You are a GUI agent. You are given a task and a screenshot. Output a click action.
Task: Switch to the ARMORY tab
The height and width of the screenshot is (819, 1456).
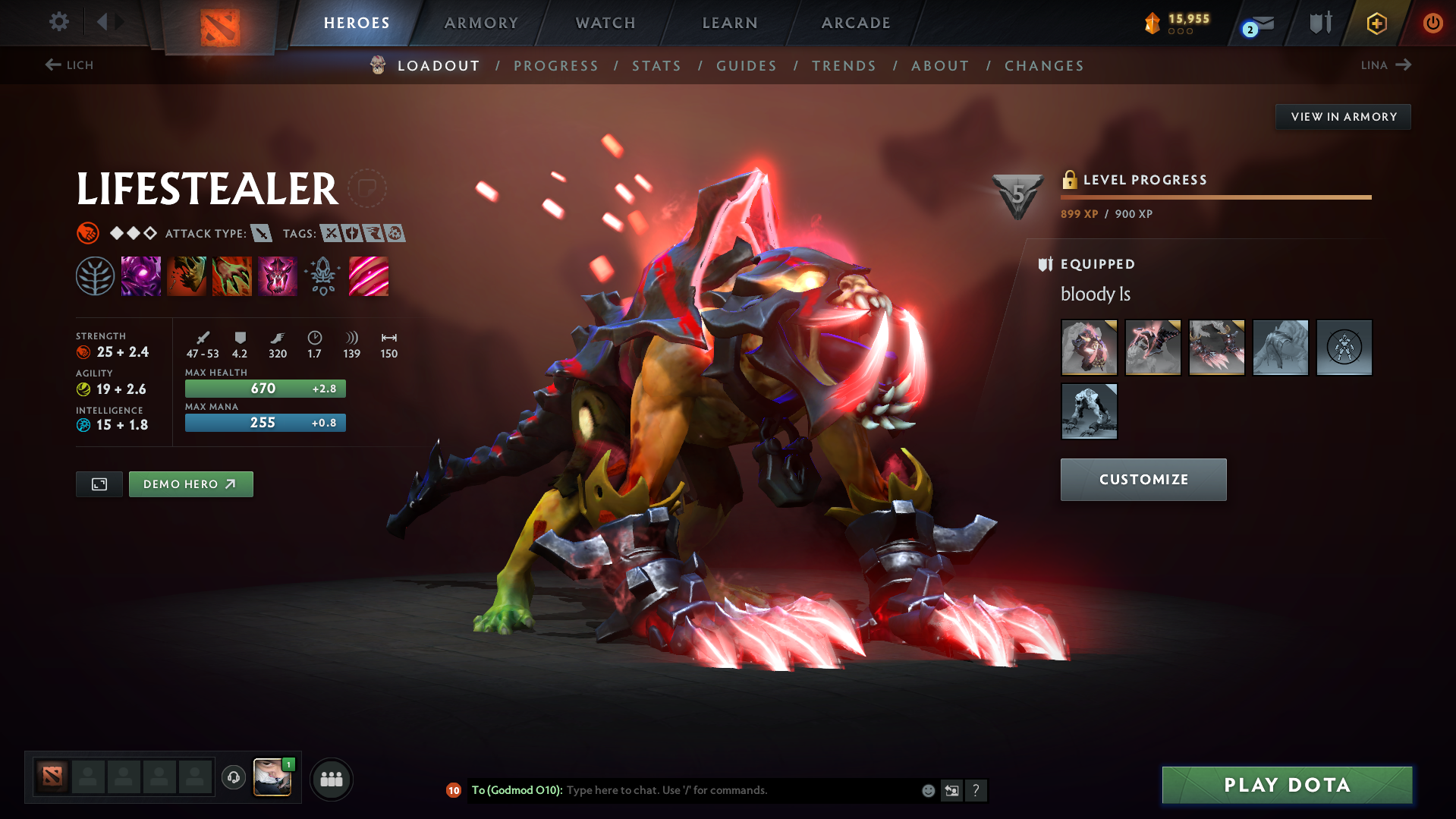click(481, 23)
